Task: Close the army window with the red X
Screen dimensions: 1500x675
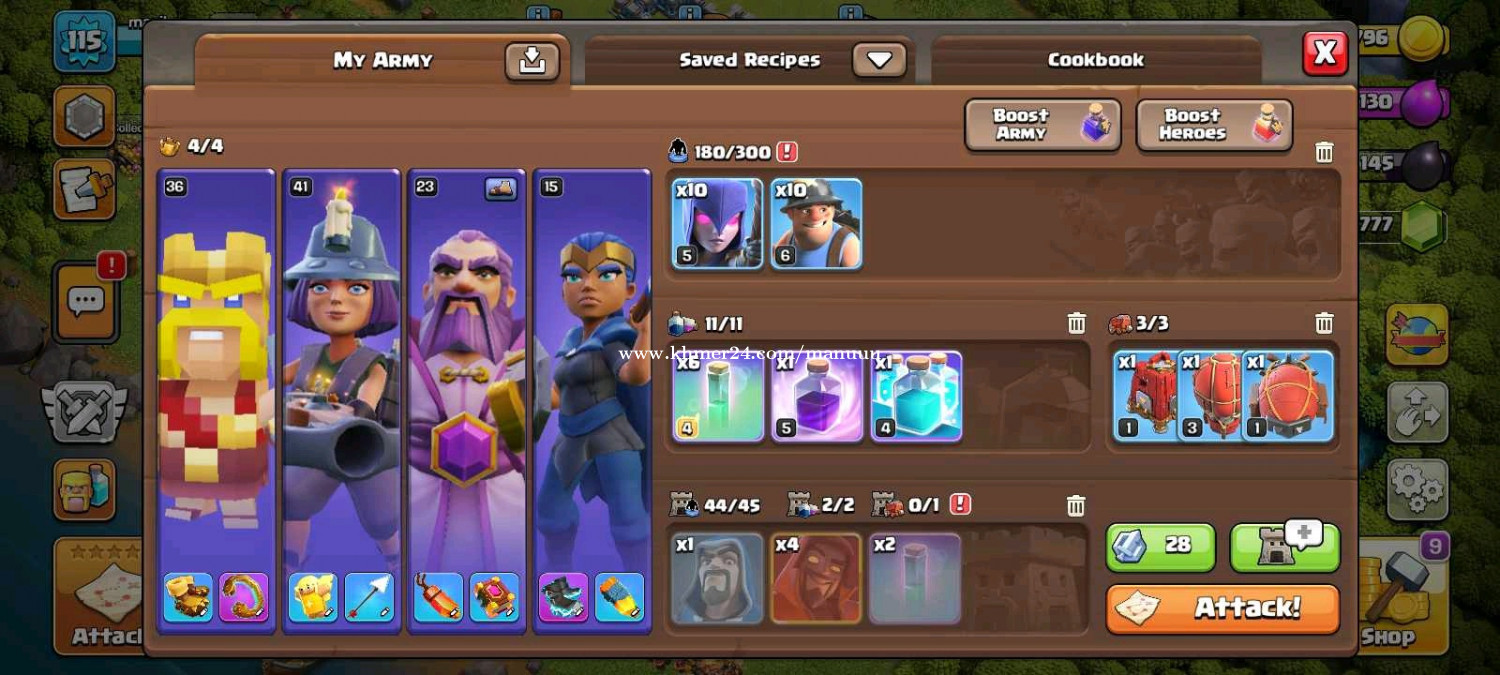Action: [1325, 53]
